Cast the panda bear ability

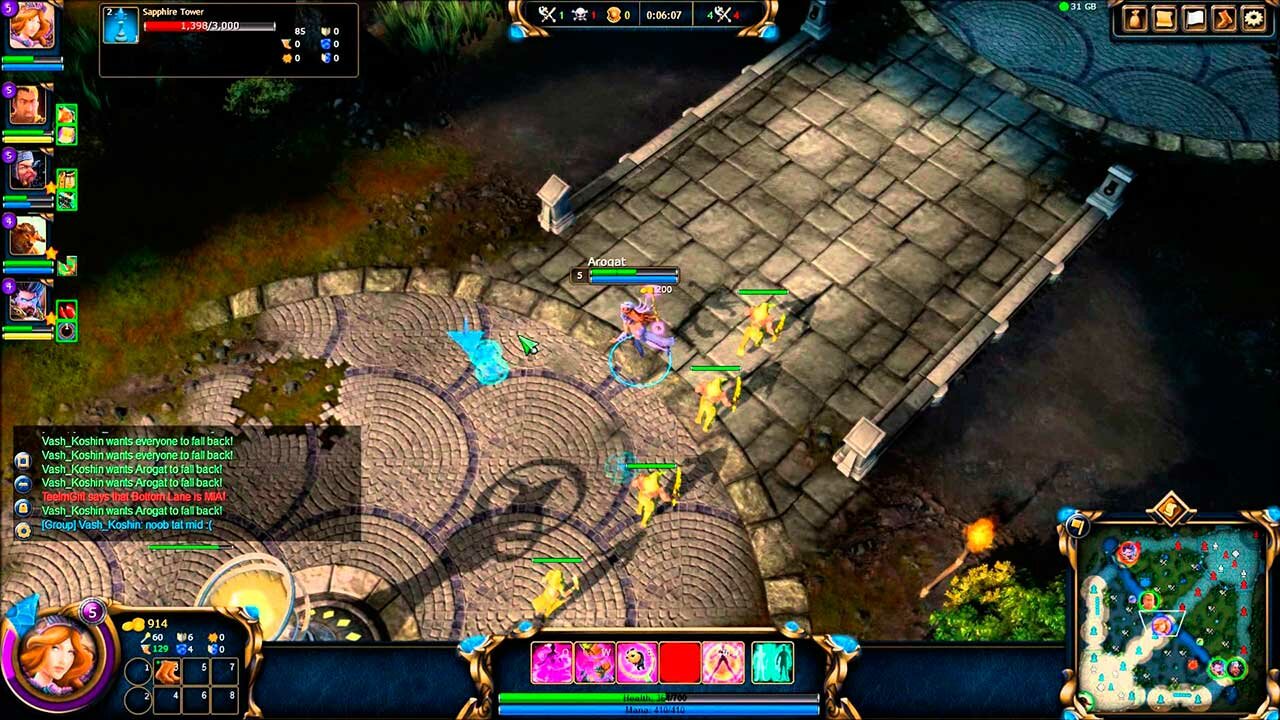coord(637,663)
